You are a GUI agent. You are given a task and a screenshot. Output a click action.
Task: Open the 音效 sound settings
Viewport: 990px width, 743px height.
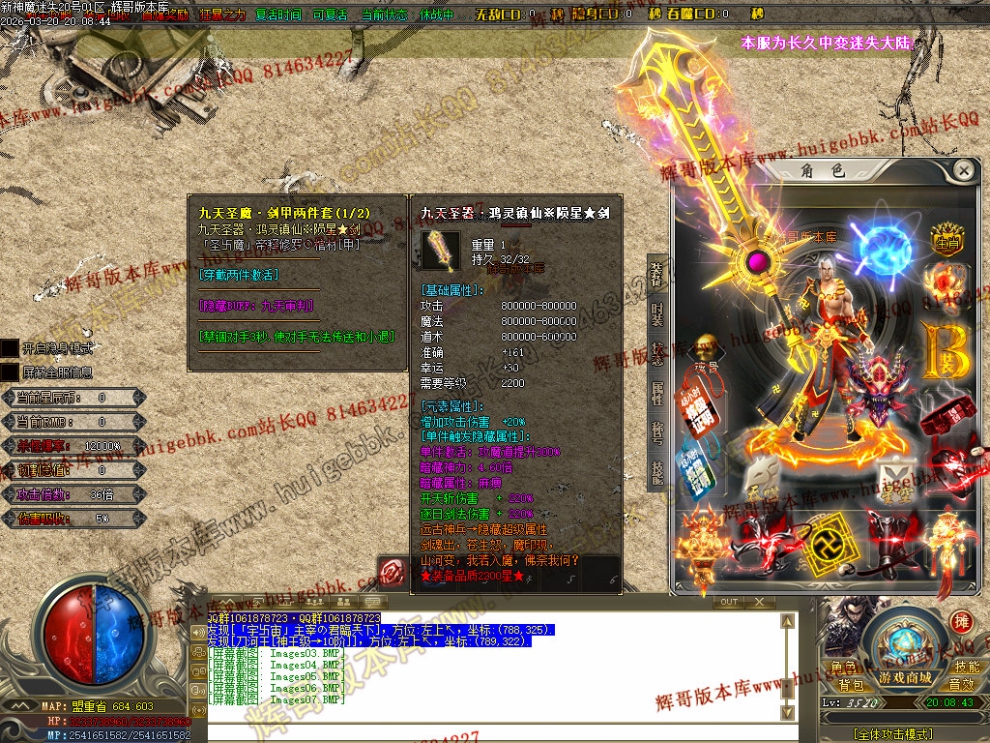pos(961,685)
